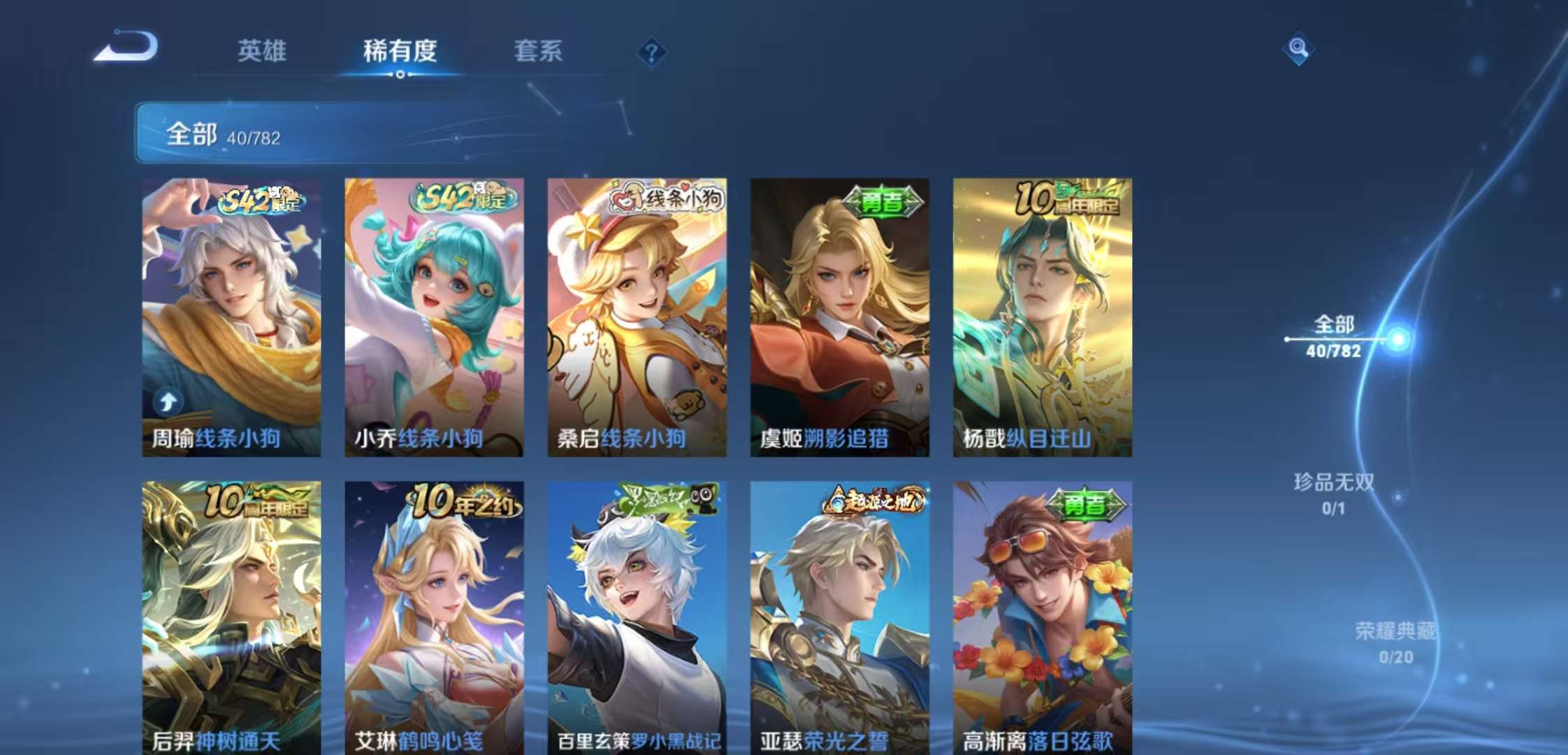This screenshot has width=1568, height=755.
Task: Click the question mark help icon
Action: 651,52
